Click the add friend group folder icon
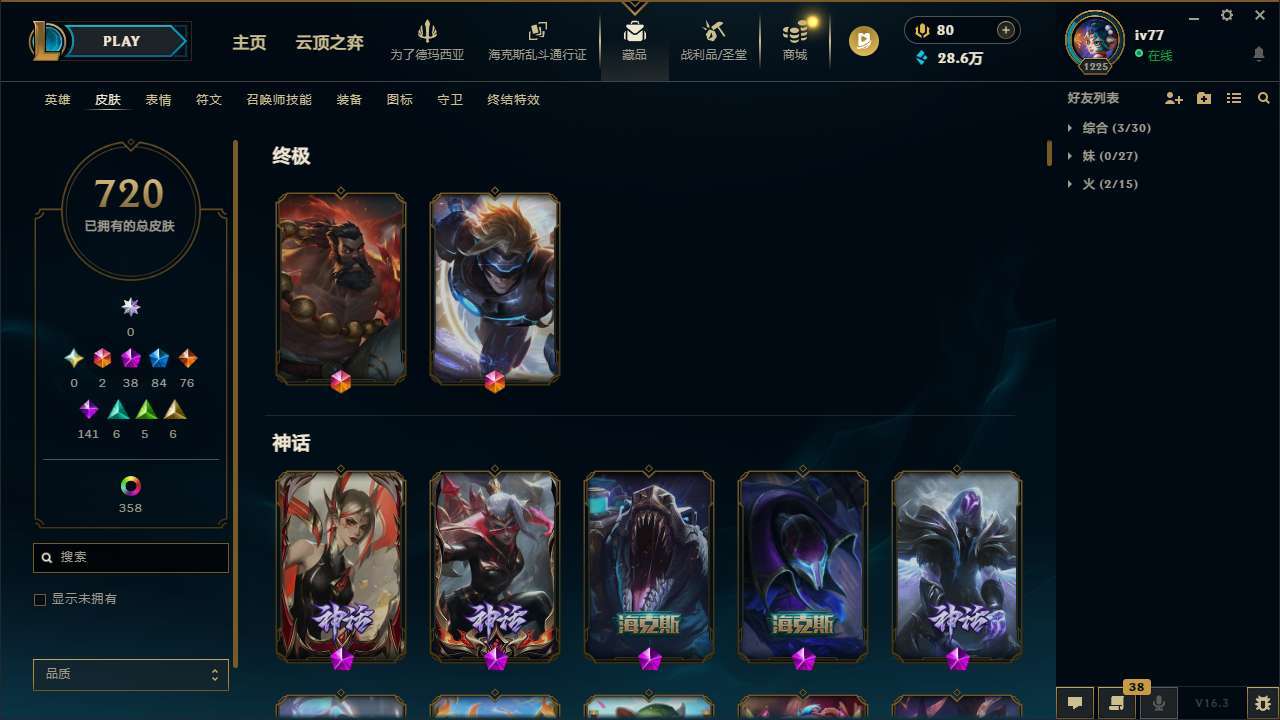 point(1204,97)
